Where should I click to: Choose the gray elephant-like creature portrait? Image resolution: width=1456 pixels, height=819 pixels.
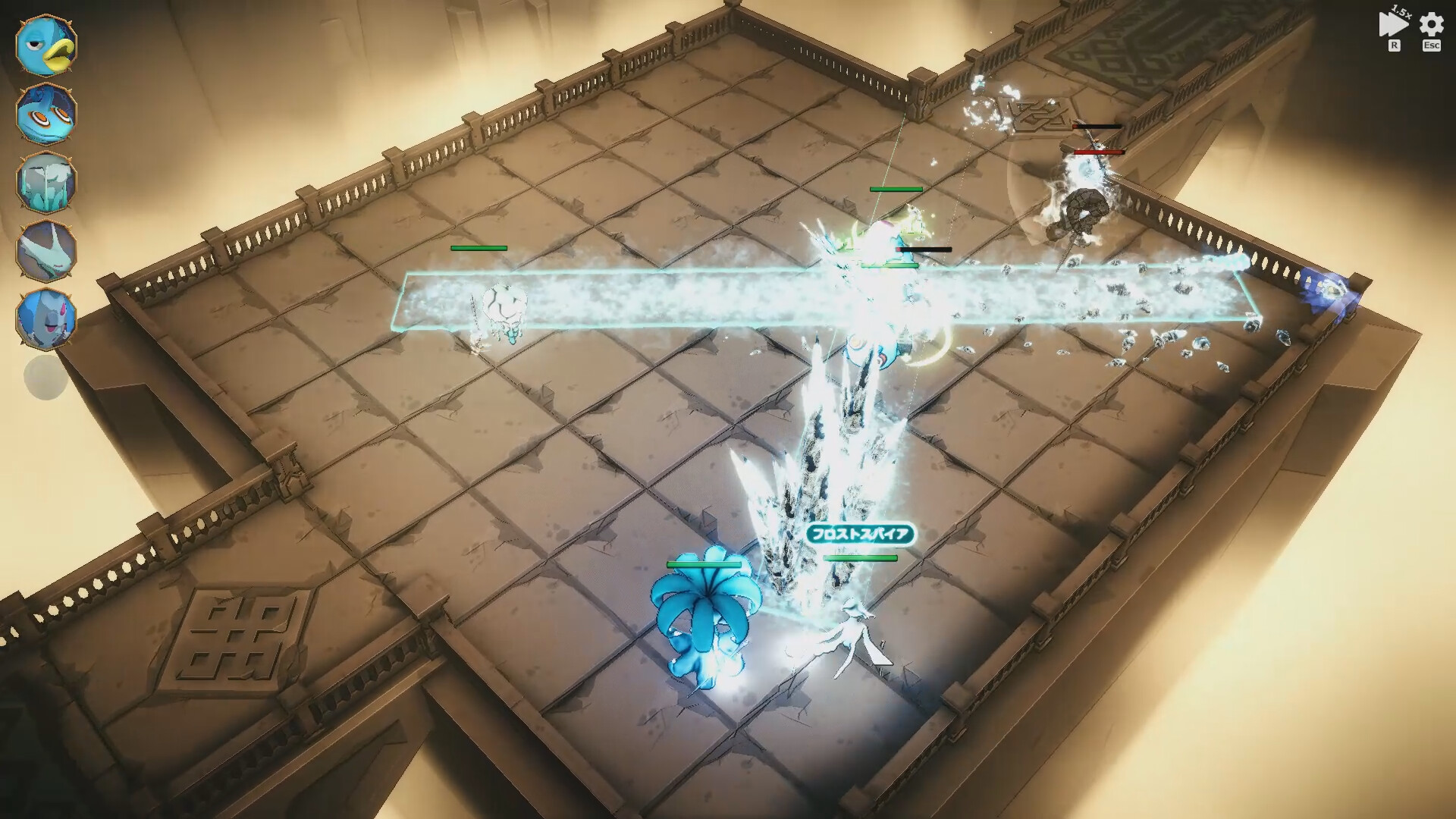pos(46,183)
